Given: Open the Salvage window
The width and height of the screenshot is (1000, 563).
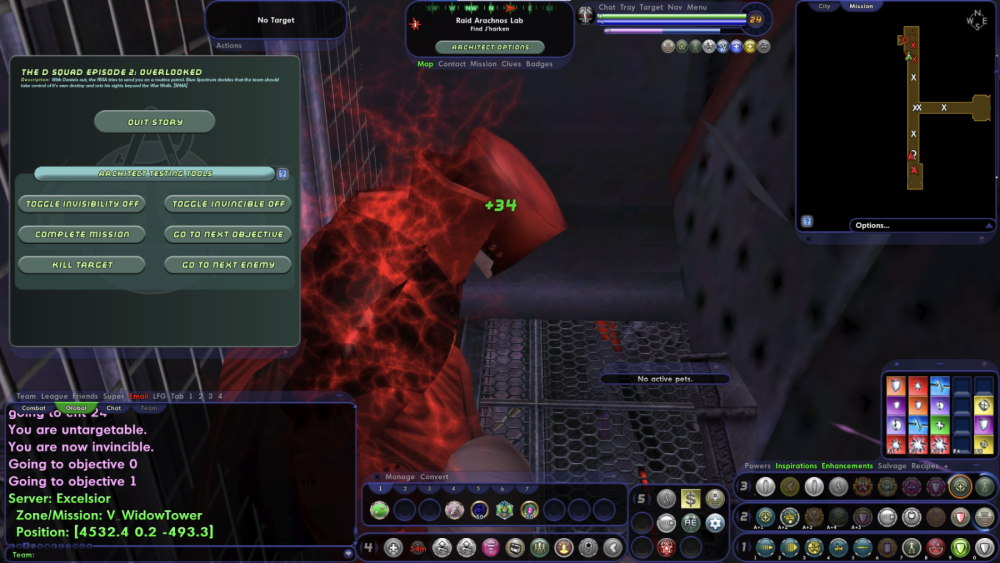Looking at the screenshot, I should click(x=892, y=466).
